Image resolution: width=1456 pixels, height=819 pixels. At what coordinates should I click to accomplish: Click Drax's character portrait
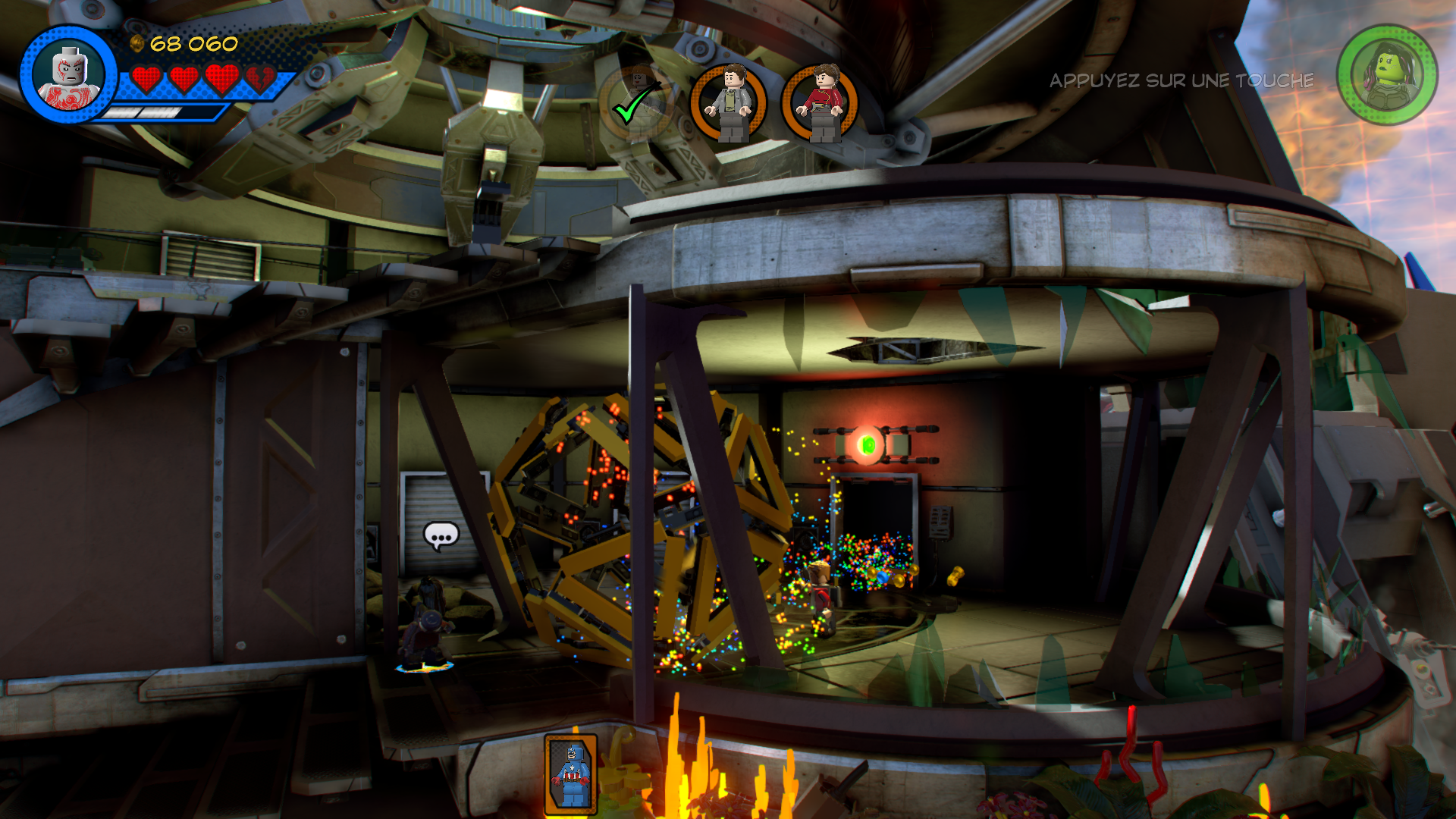(69, 75)
